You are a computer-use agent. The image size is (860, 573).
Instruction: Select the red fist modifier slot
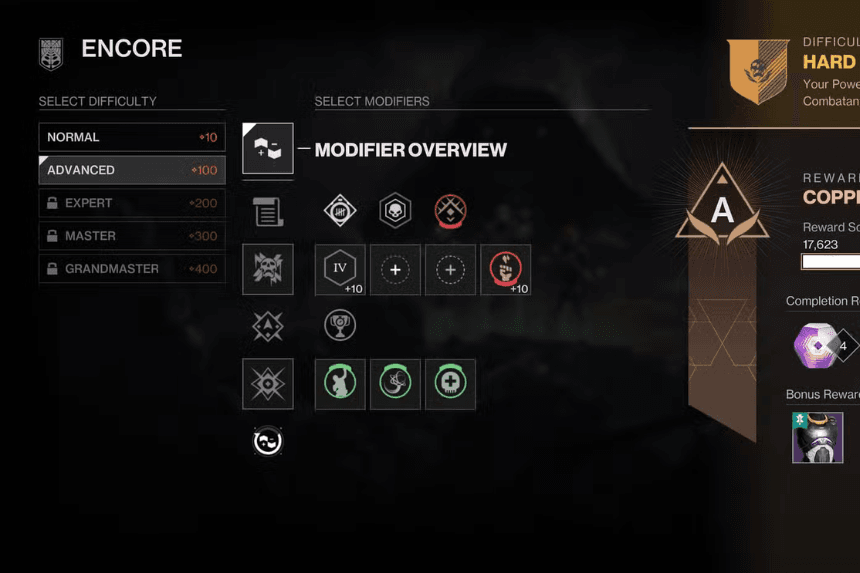(505, 269)
